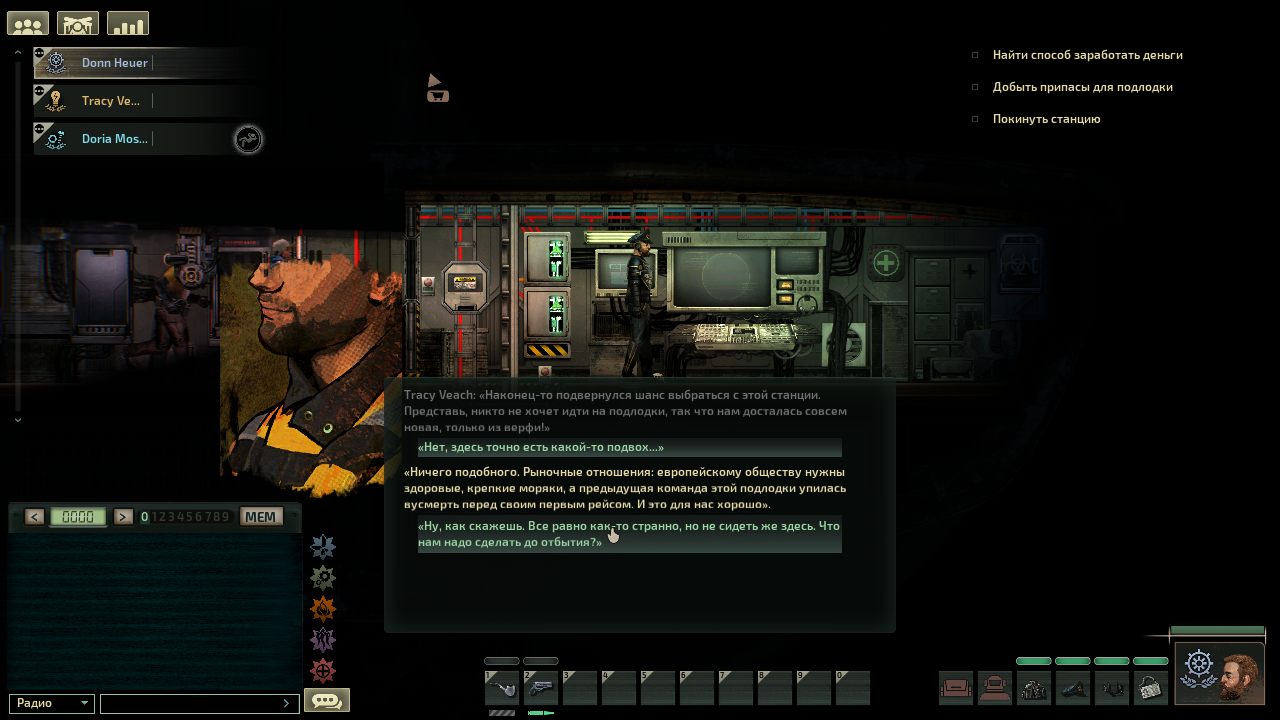Step radio channel up with the right arrow
The height and width of the screenshot is (720, 1280).
(x=123, y=517)
